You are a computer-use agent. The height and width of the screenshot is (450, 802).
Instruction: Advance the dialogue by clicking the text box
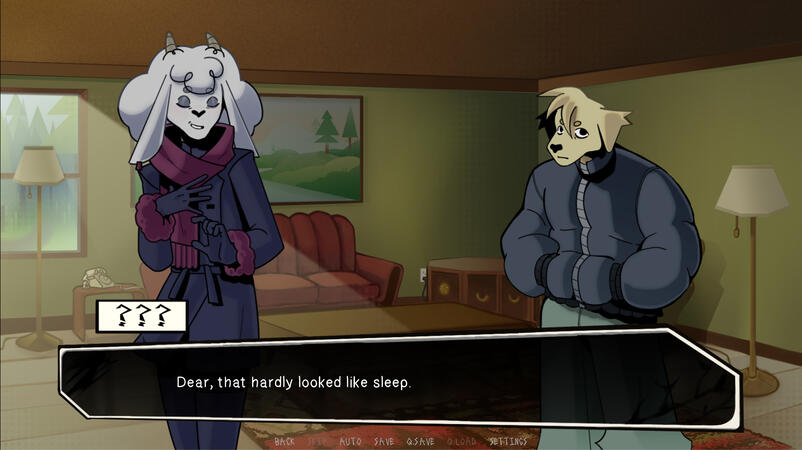pos(400,383)
